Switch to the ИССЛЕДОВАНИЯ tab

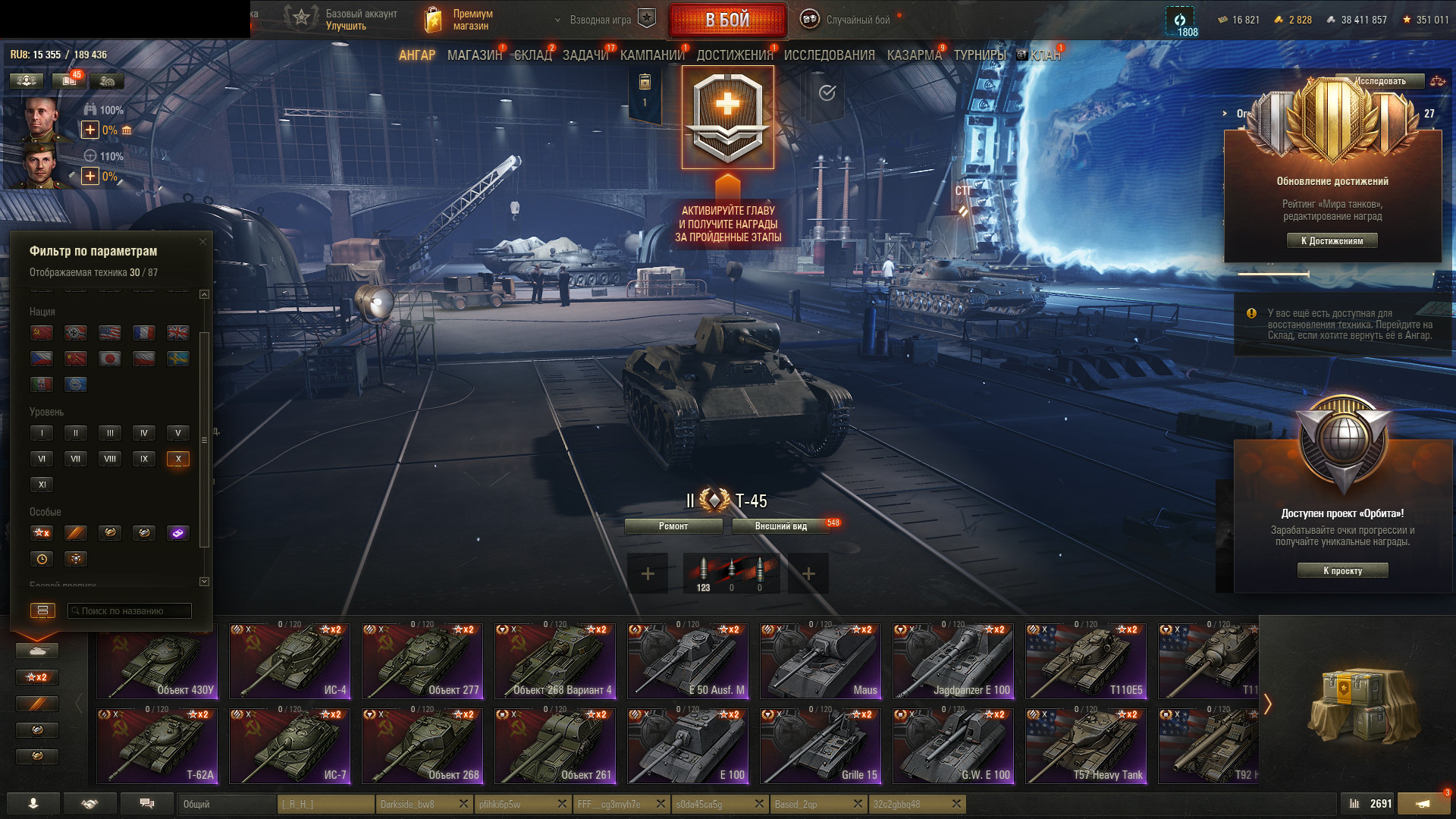point(829,55)
